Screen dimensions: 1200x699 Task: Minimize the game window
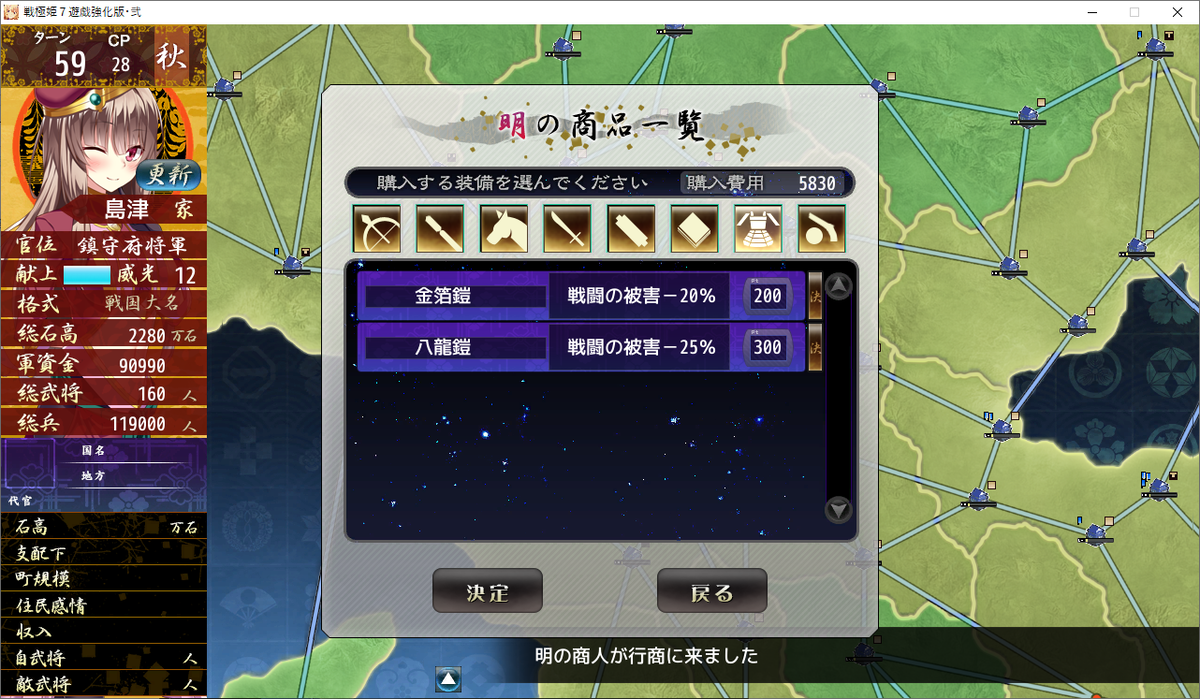point(1088,12)
